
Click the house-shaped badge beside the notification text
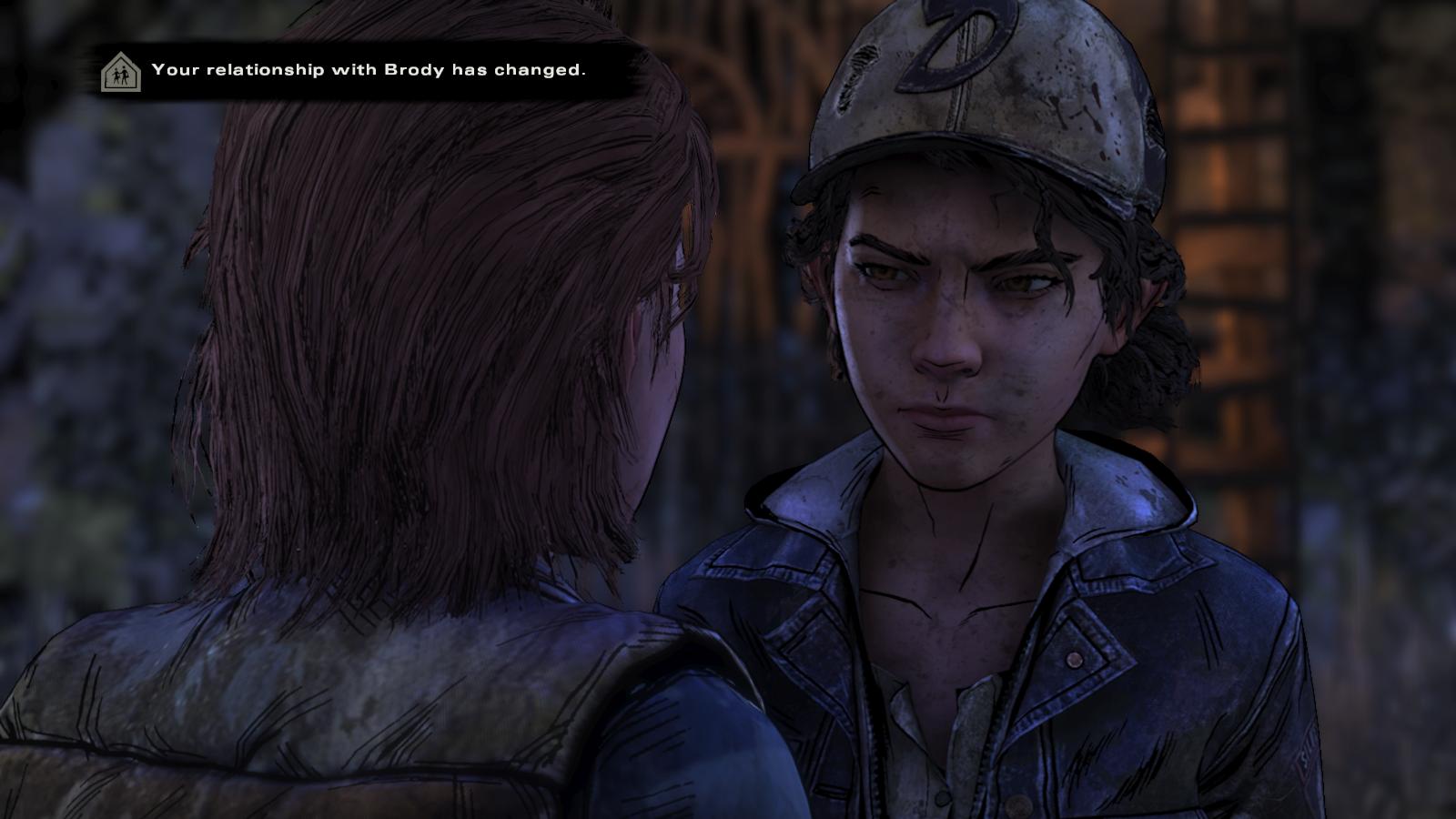(119, 69)
